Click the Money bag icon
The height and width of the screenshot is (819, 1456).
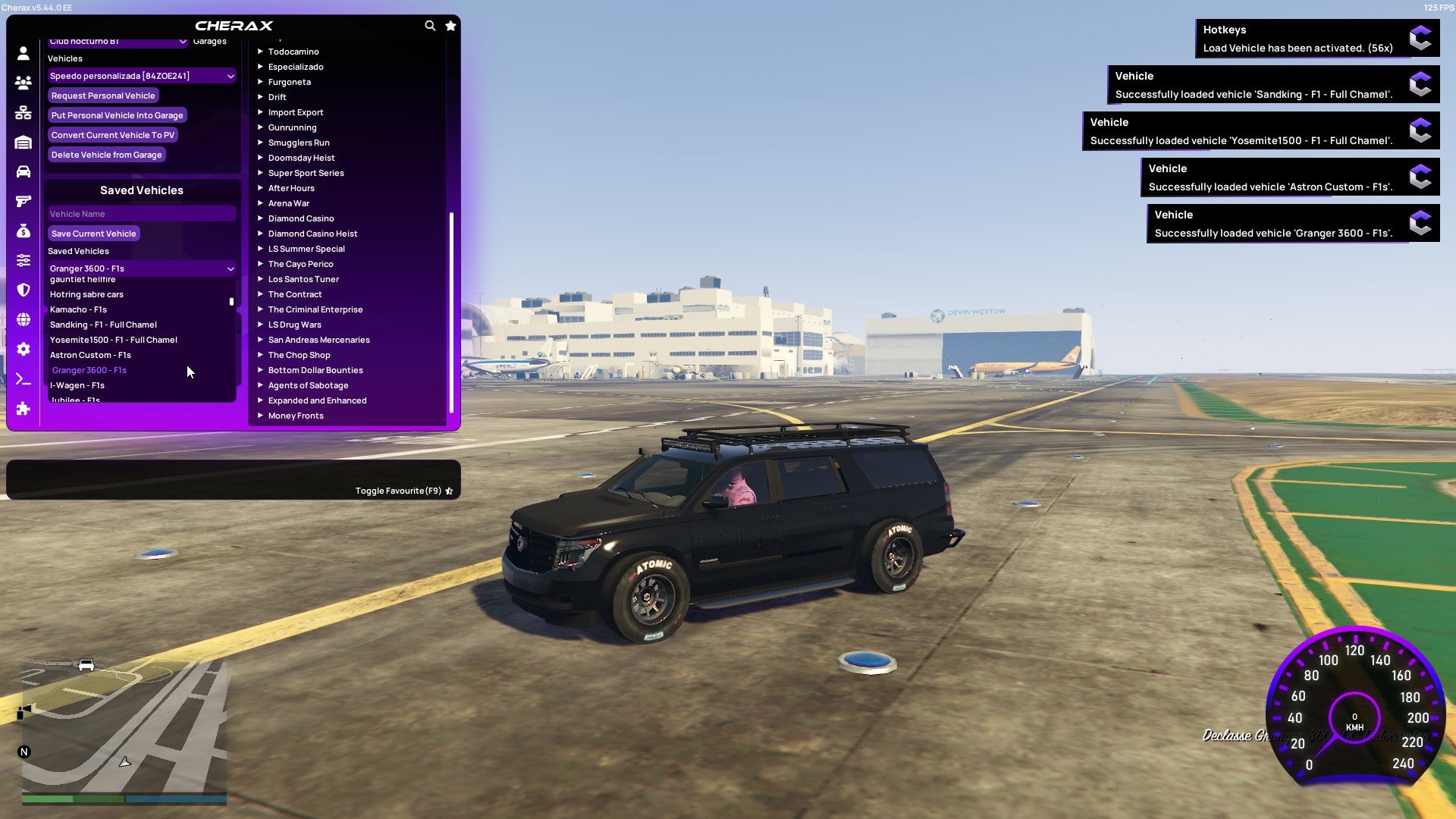pyautogui.click(x=23, y=231)
